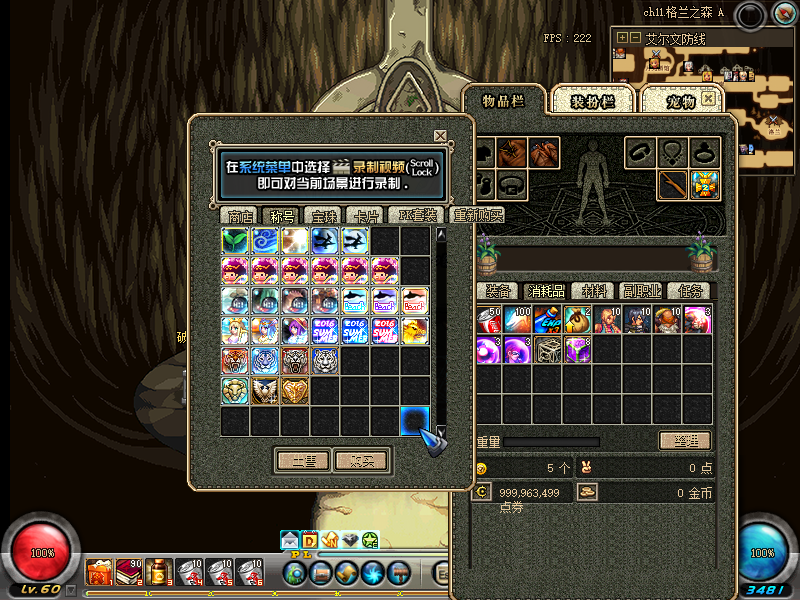Switch to the 材料 item category
The height and width of the screenshot is (600, 800).
point(595,291)
